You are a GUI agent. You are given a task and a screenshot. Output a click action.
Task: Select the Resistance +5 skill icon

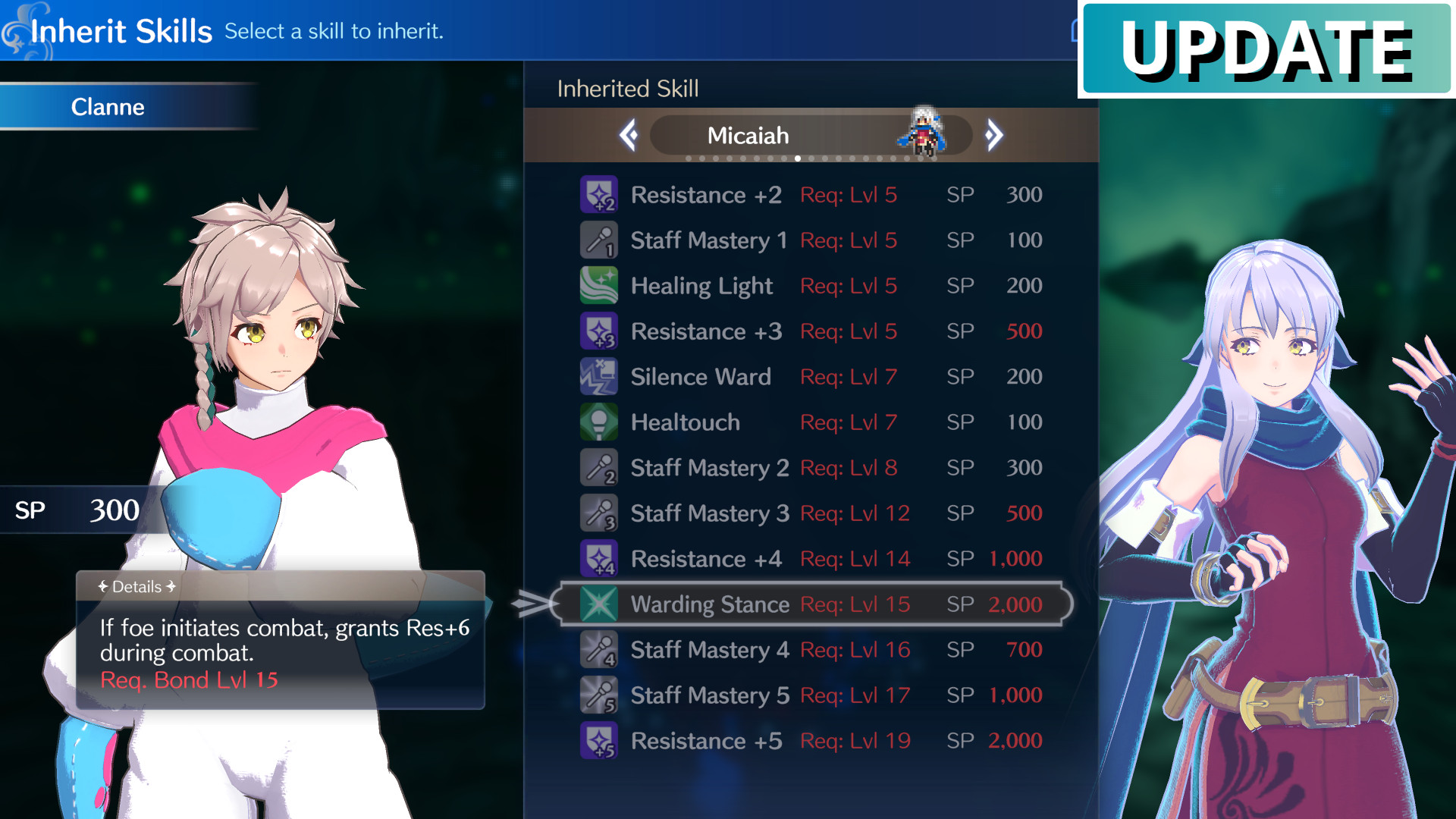(x=599, y=741)
